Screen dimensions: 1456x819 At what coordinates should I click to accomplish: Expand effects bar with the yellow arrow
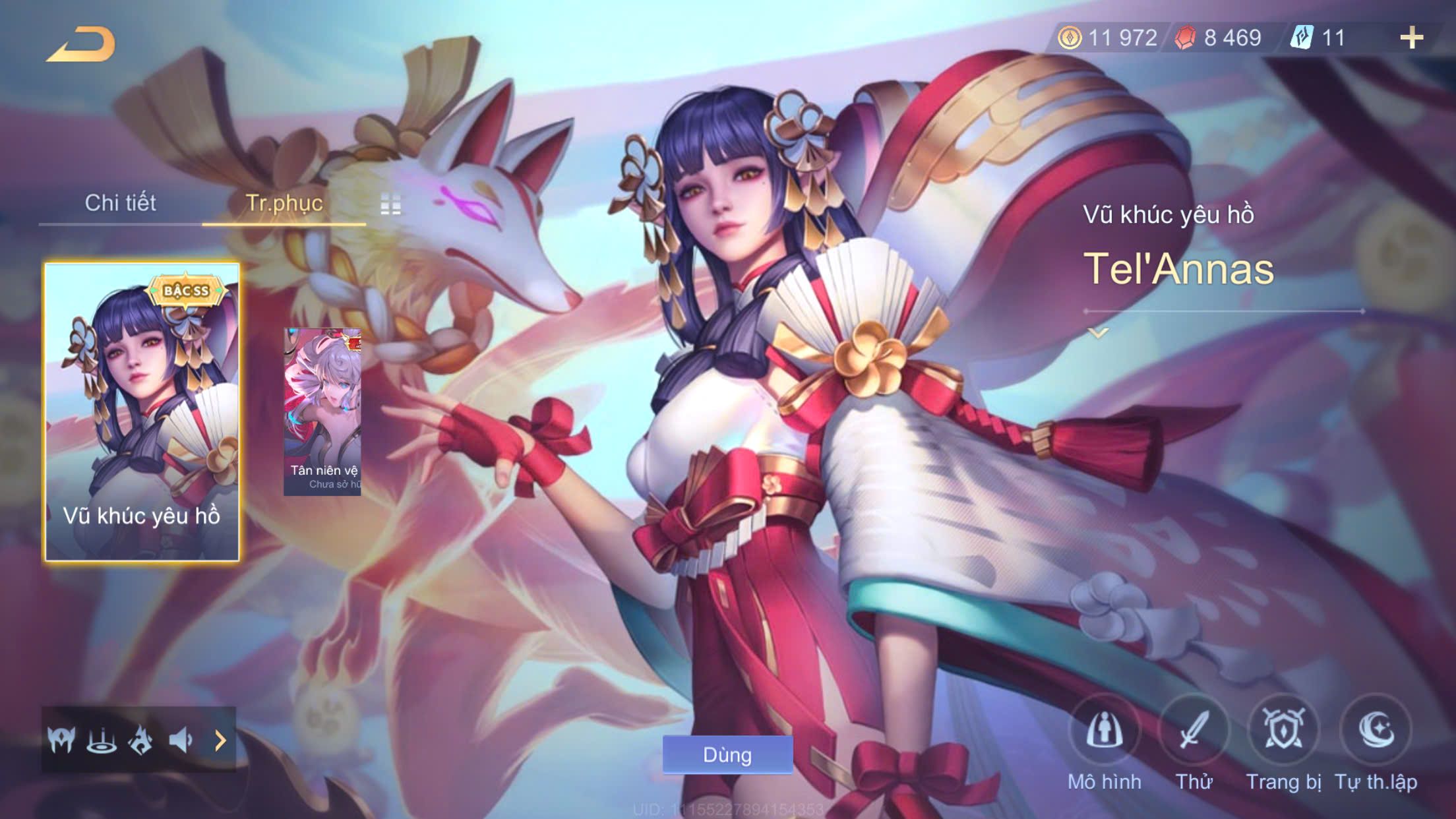(x=221, y=741)
